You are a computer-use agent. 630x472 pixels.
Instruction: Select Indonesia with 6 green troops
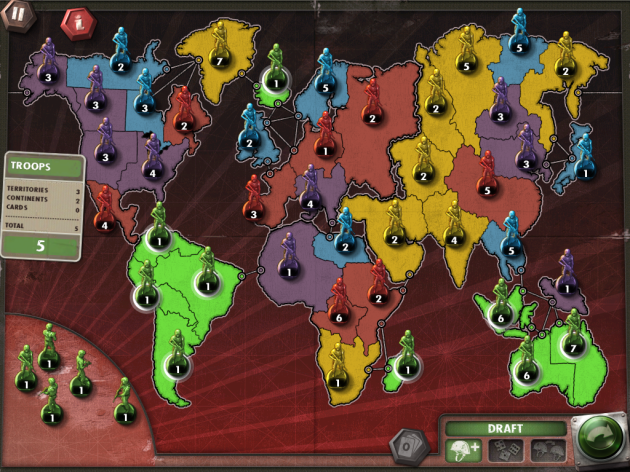pyautogui.click(x=500, y=312)
